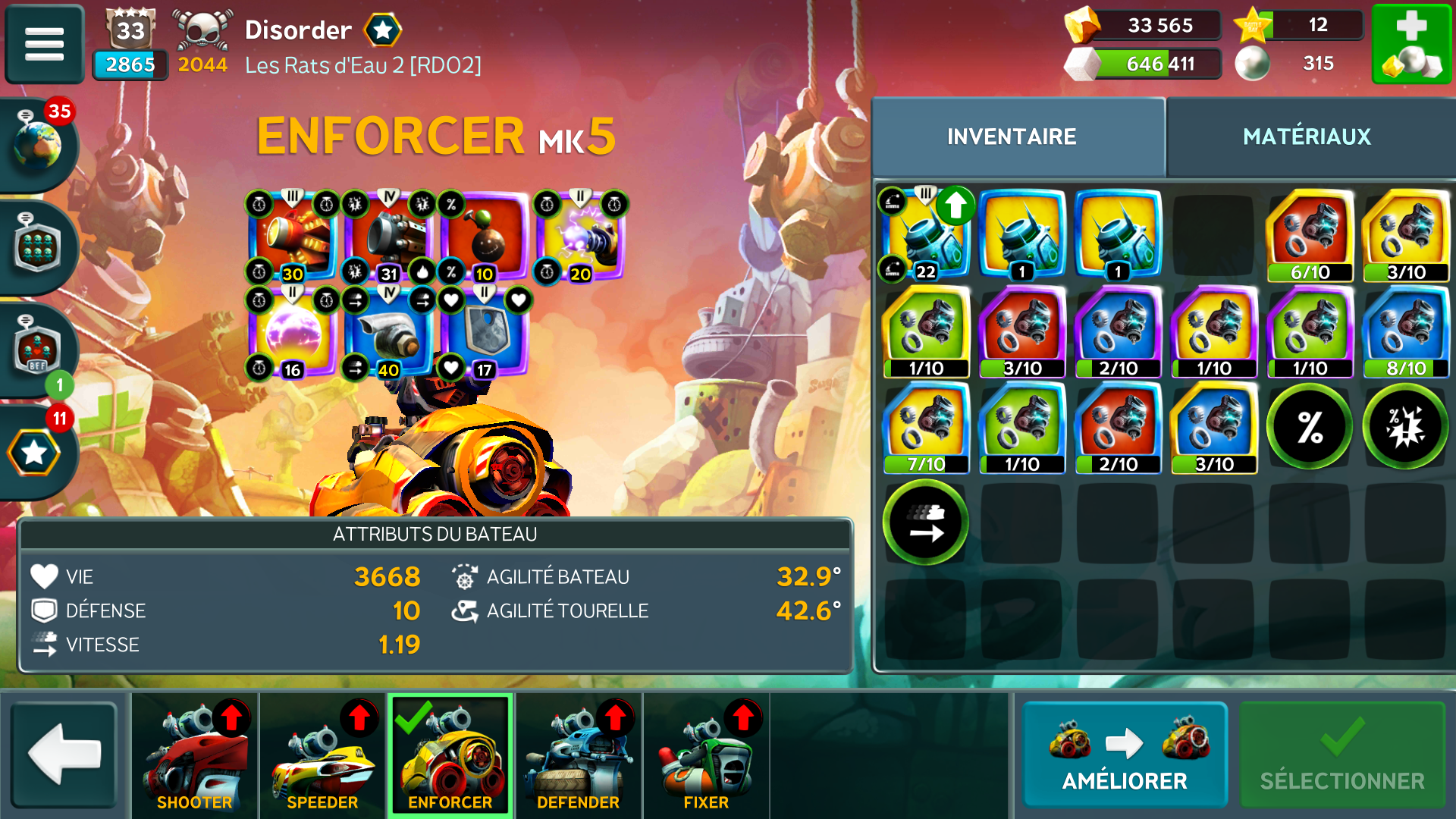Go back with the white arrow button

[x=64, y=755]
